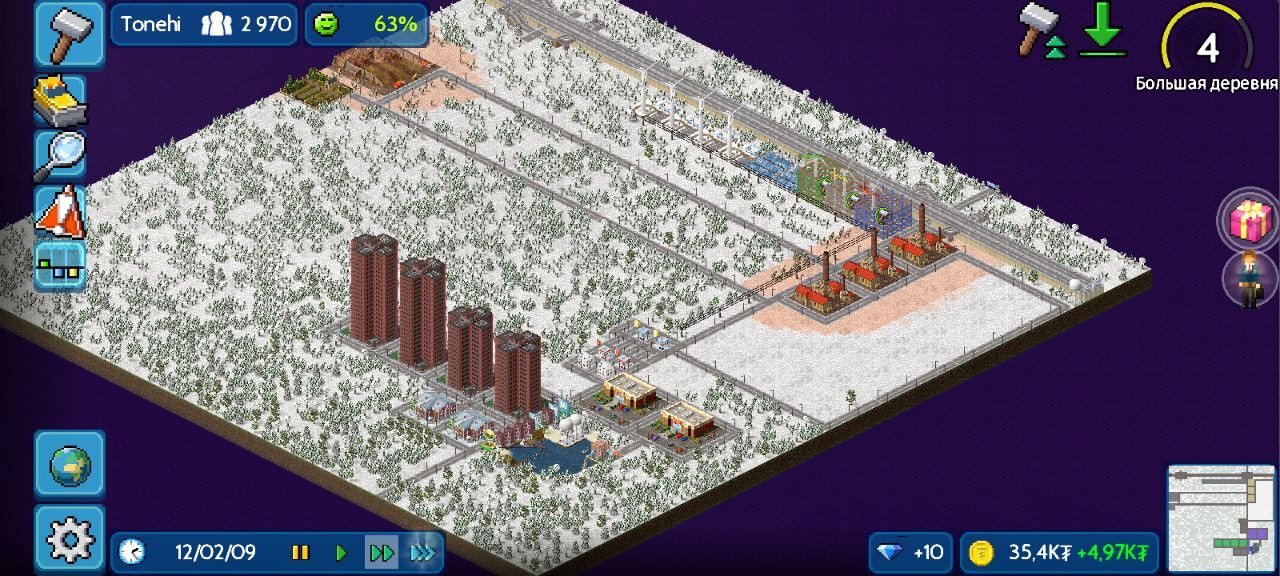1280x576 pixels.
Task: Open the gear settings menu
Action: [69, 539]
